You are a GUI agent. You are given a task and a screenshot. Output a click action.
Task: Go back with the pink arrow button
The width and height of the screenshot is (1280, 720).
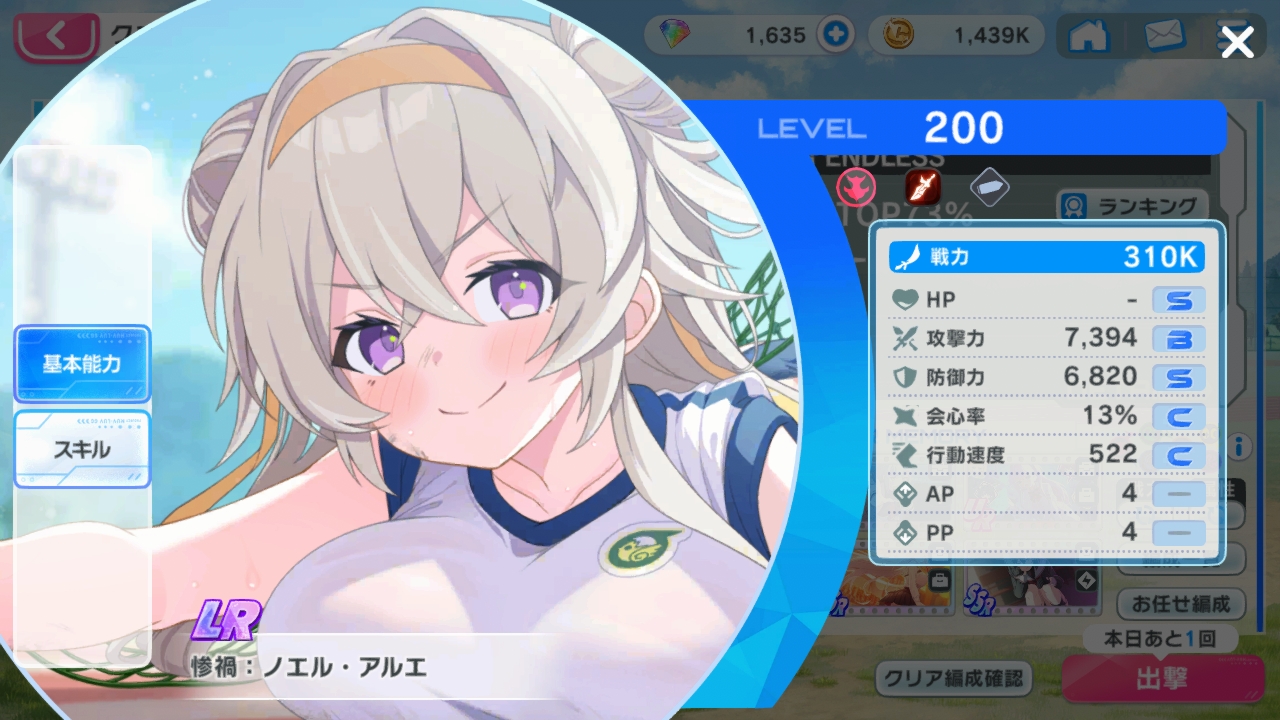[56, 38]
